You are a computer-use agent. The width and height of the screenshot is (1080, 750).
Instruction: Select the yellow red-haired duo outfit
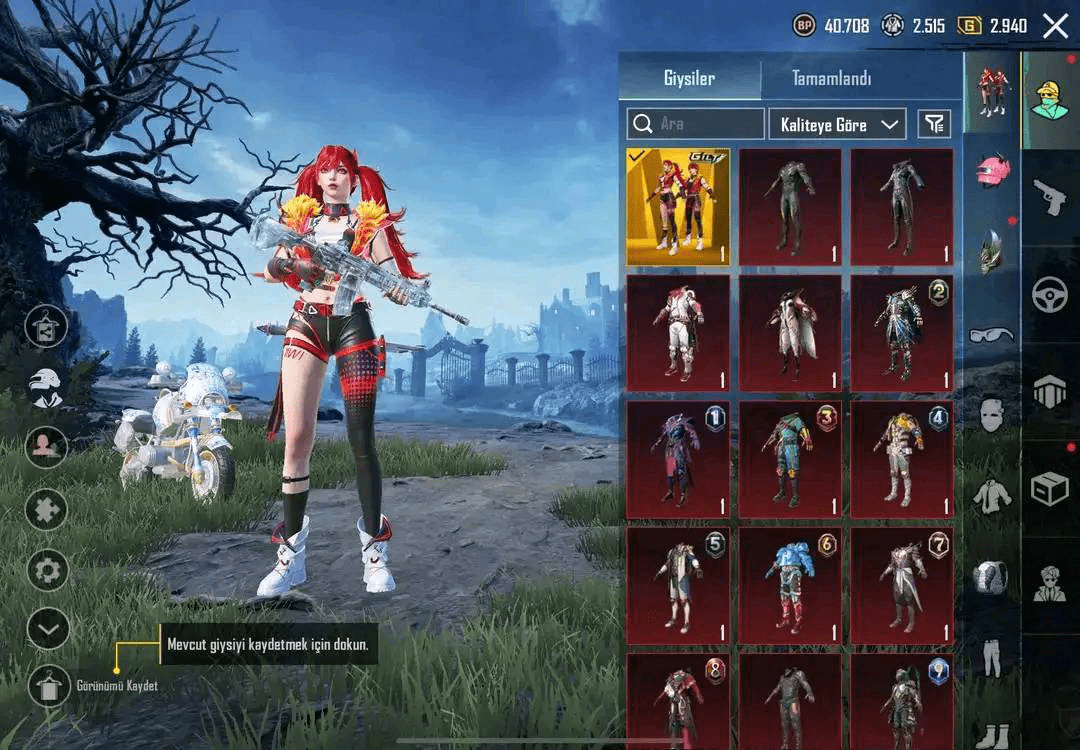pyautogui.click(x=678, y=207)
